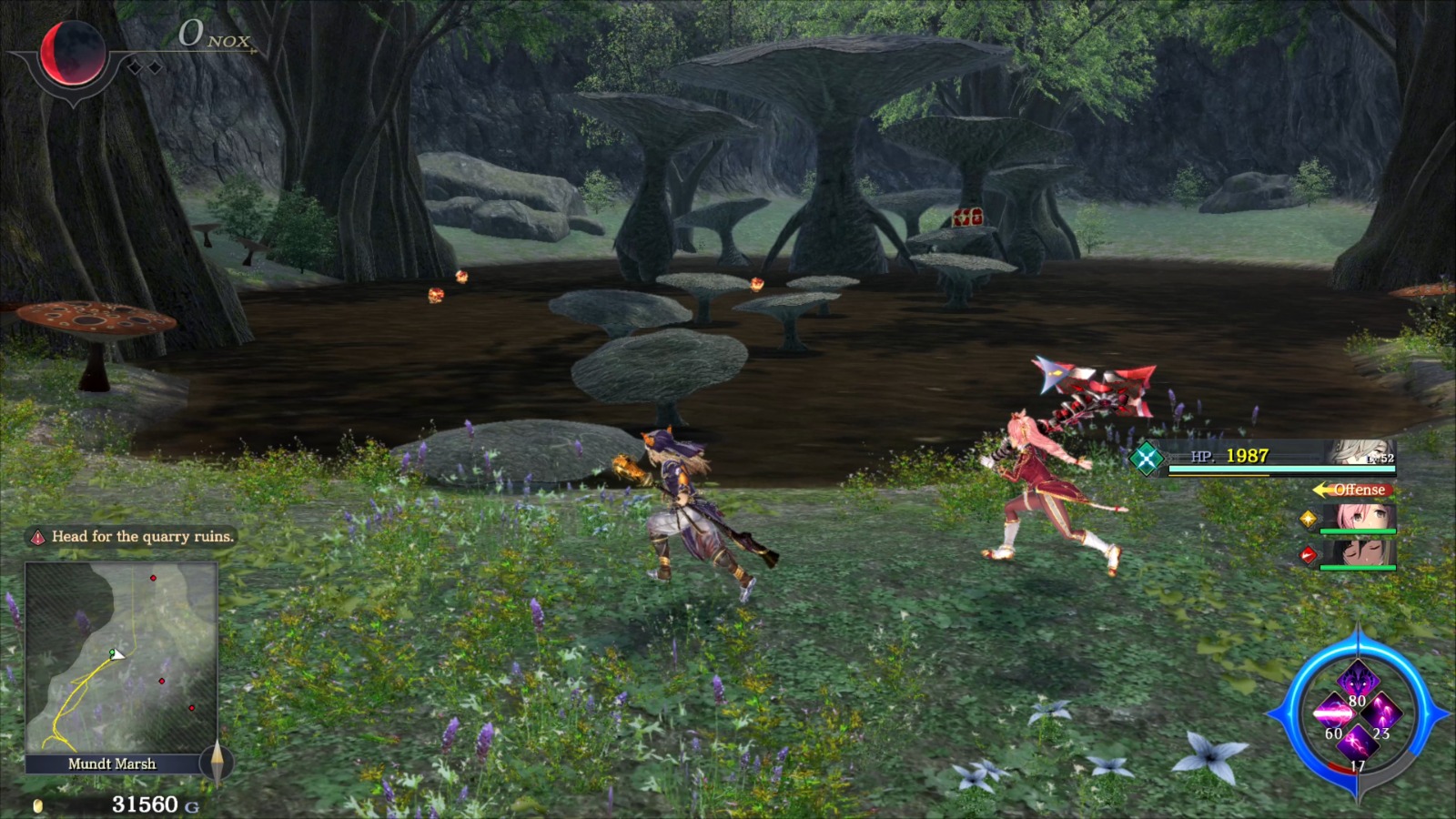
Task: Click the left diamond pip under the moon
Action: pos(135,66)
